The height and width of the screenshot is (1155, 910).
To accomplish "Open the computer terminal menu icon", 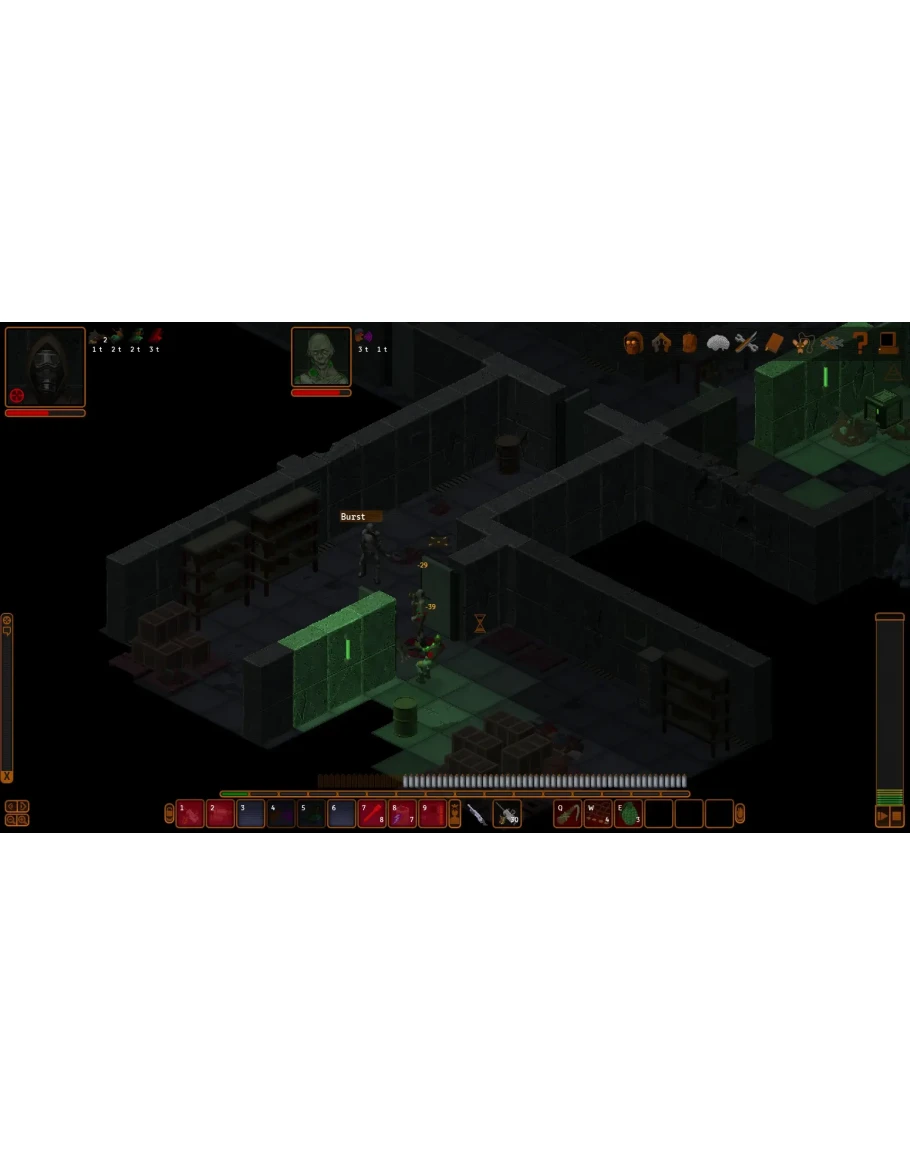I will [887, 343].
